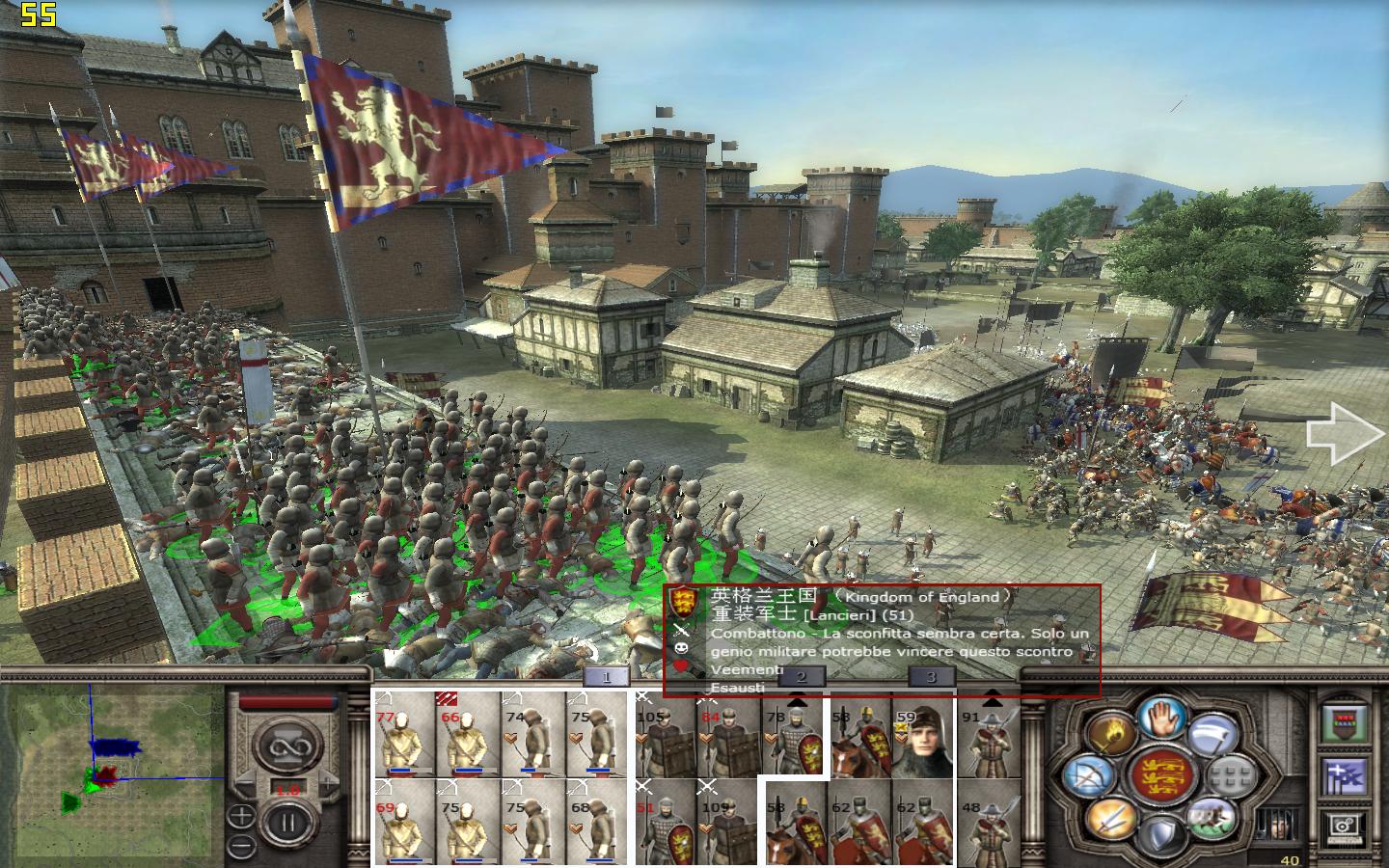Toggle running with the galloping cavalry icon
Viewport: 1389px width, 868px height.
tap(1212, 821)
